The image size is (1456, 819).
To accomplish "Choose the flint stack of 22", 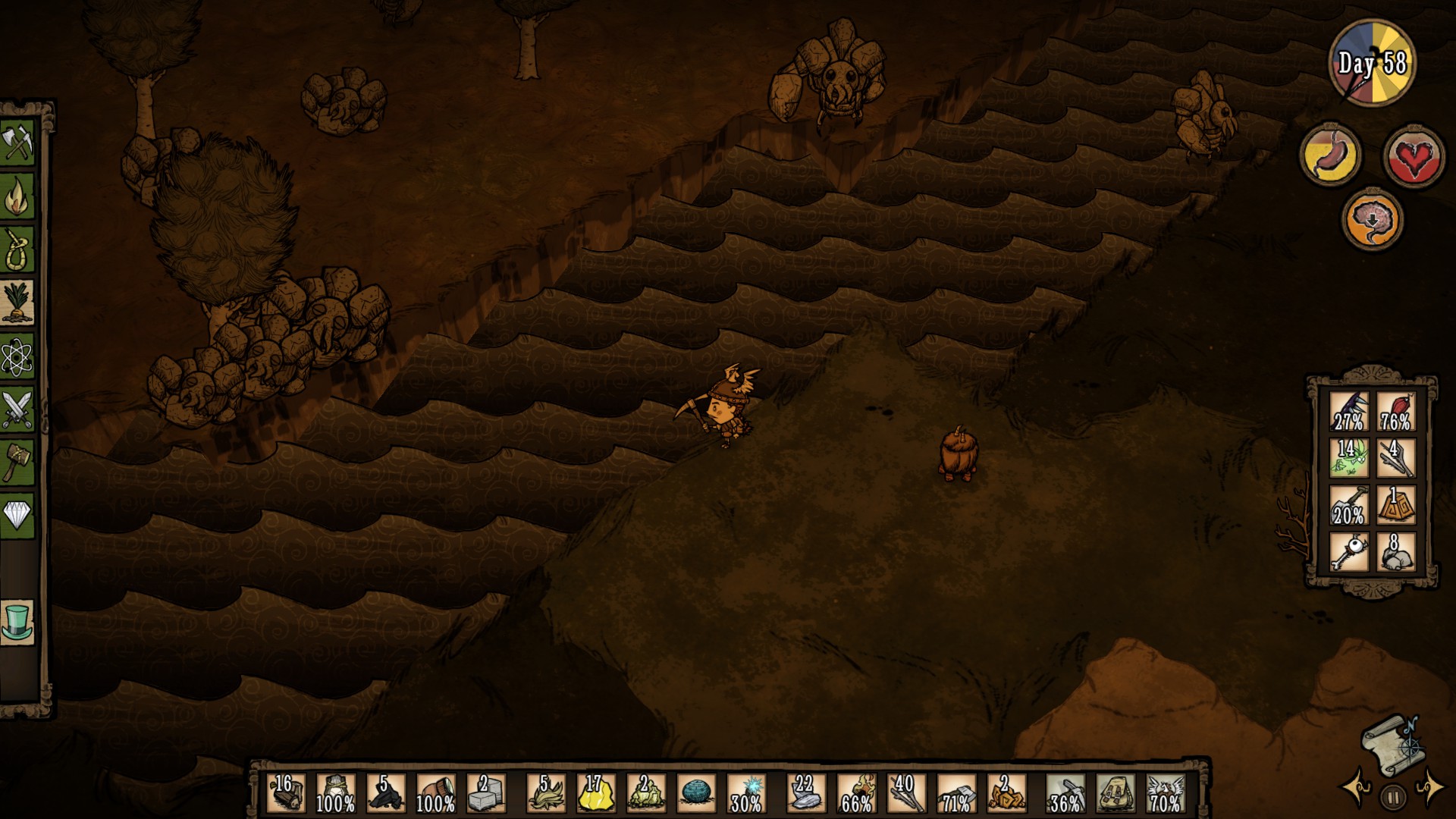I will point(804,793).
